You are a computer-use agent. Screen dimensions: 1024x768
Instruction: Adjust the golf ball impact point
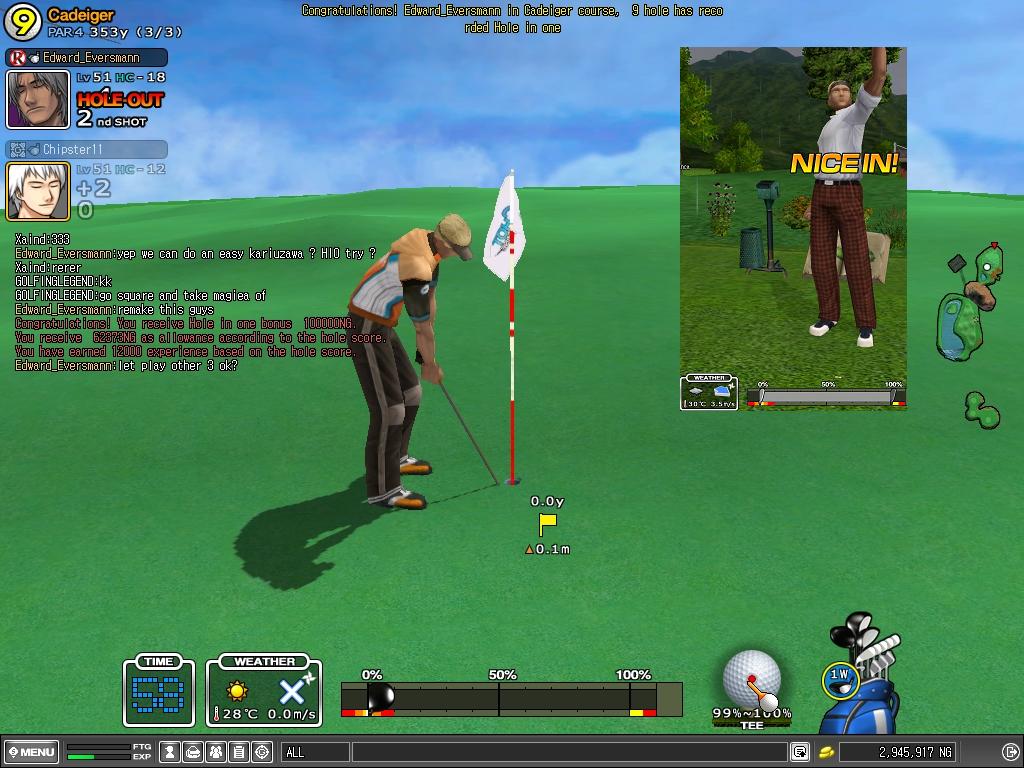coord(752,678)
